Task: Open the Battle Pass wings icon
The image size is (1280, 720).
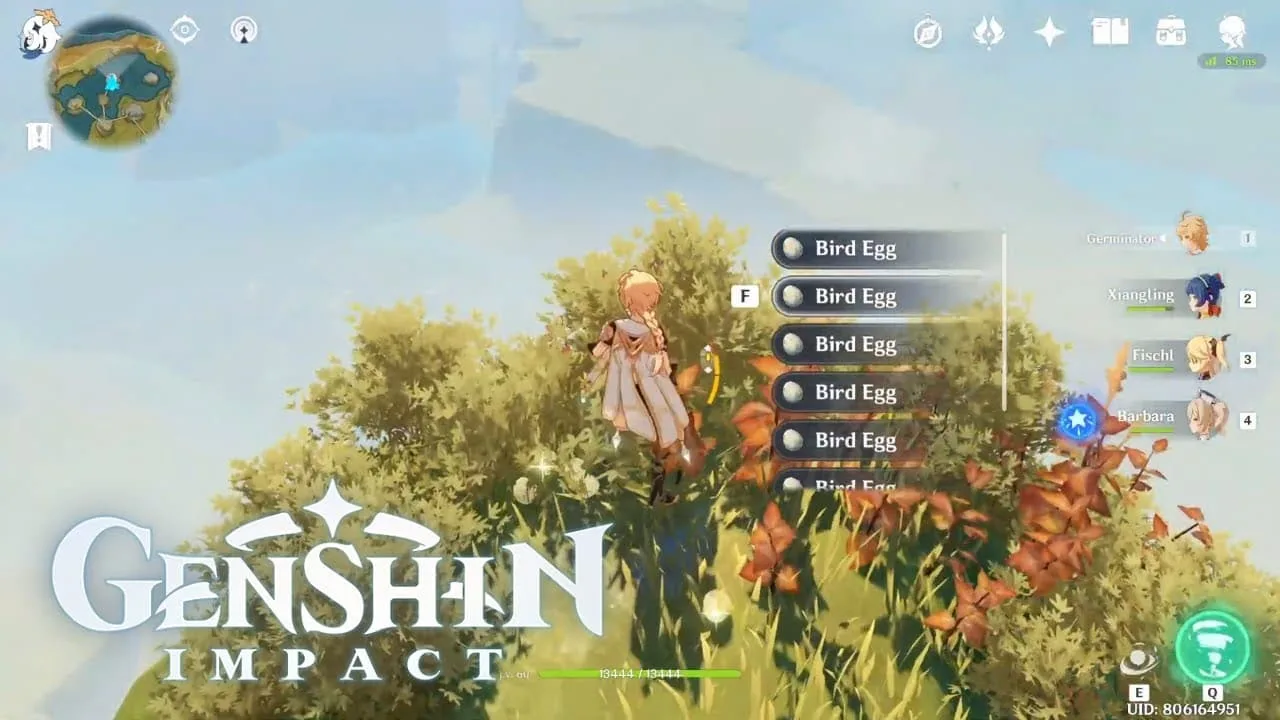Action: tap(988, 34)
